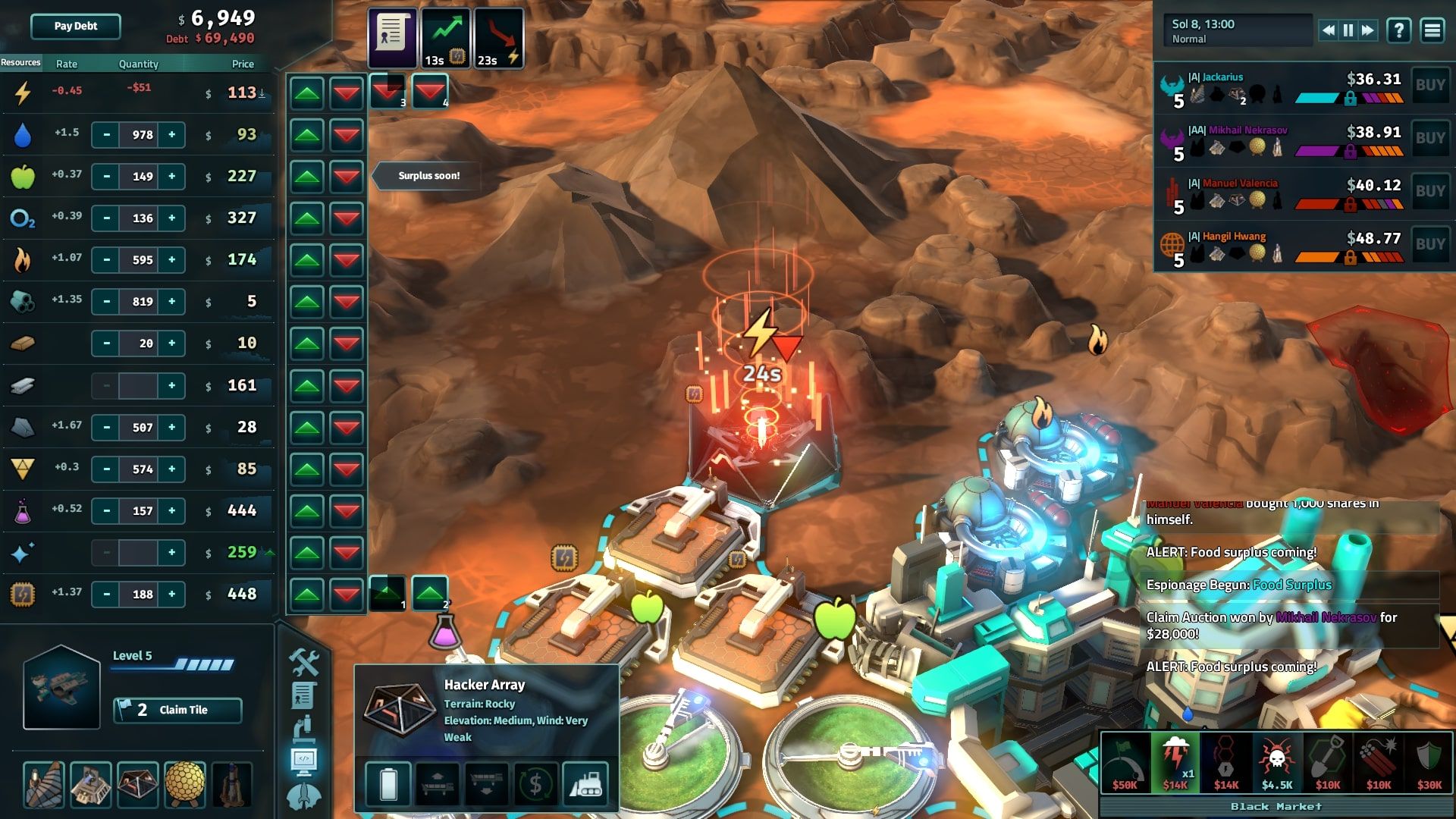Open the hamburger menu in the top-right
This screenshot has width=1456, height=819.
point(1431,31)
